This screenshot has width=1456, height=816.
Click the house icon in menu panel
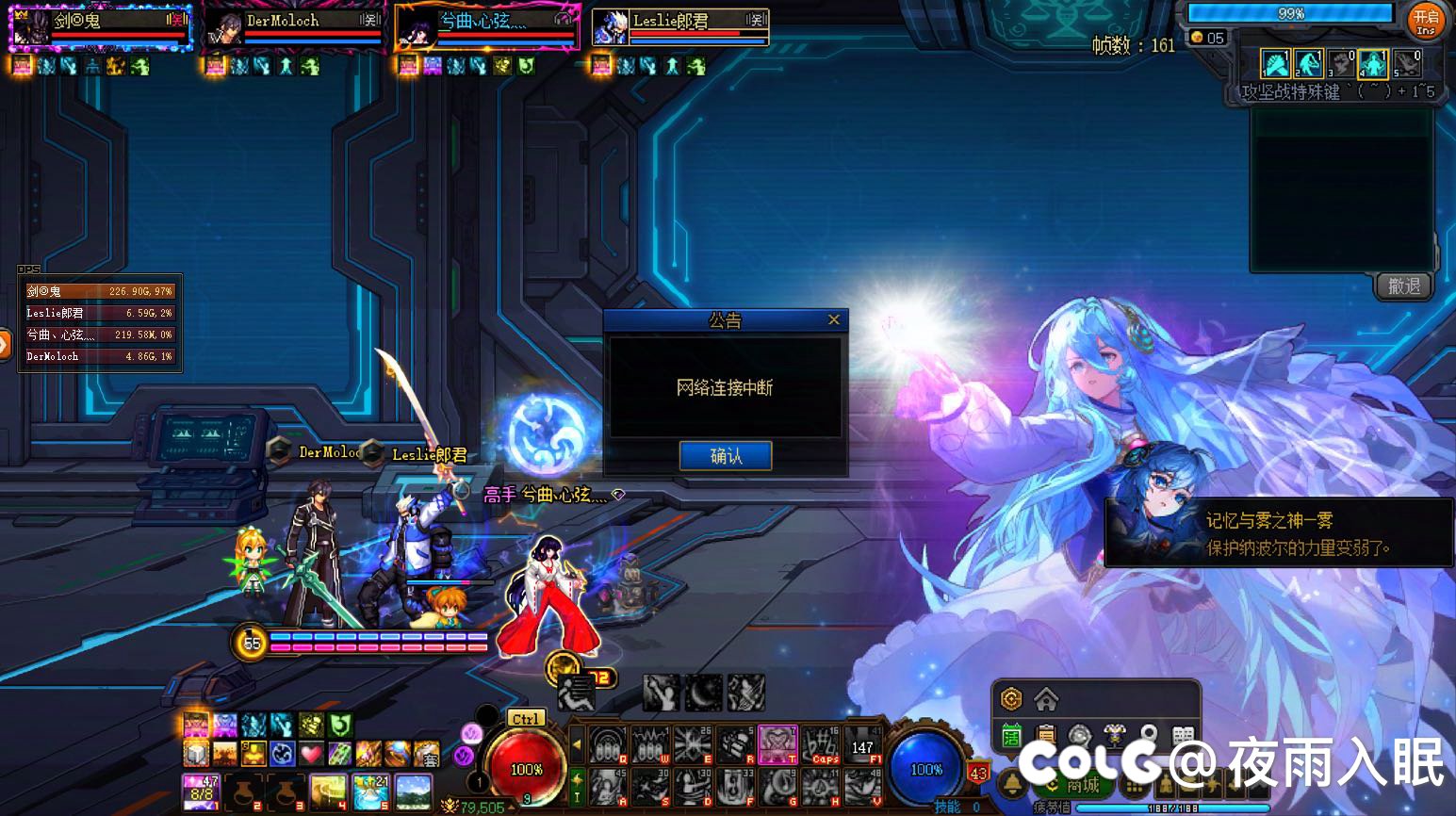coord(1046,700)
